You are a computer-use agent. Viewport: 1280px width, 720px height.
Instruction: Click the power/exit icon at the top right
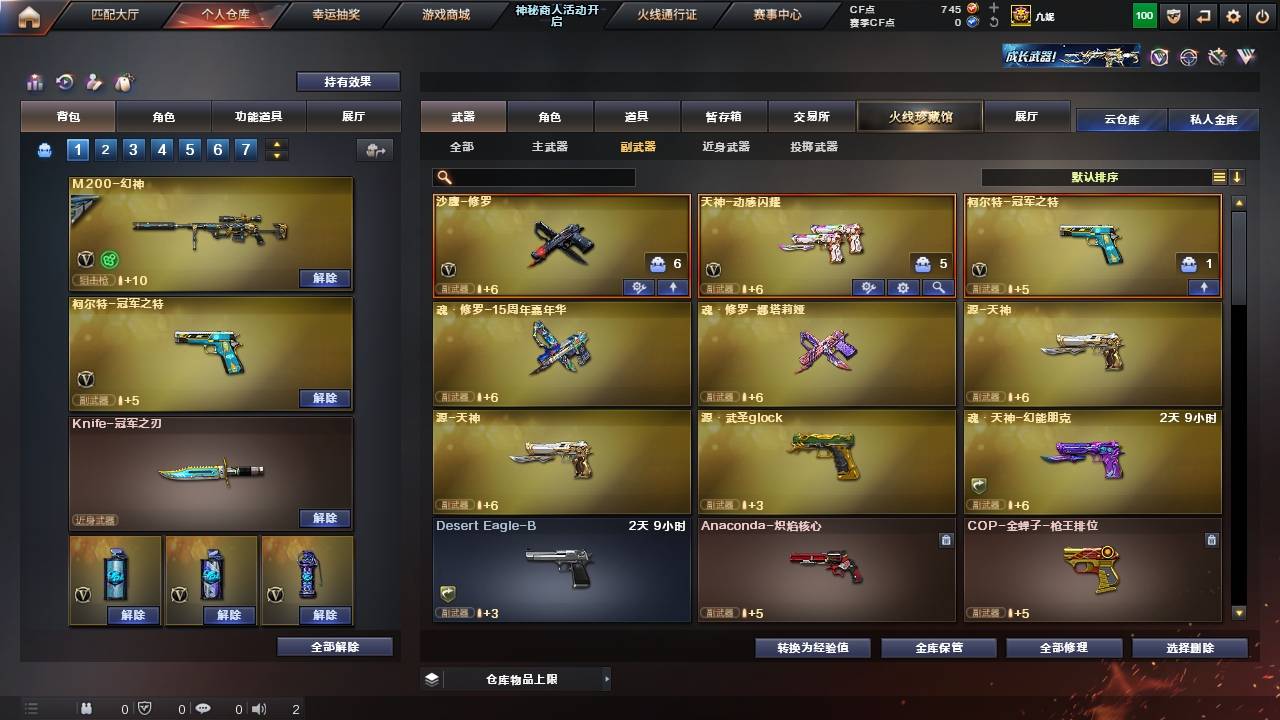(1260, 16)
